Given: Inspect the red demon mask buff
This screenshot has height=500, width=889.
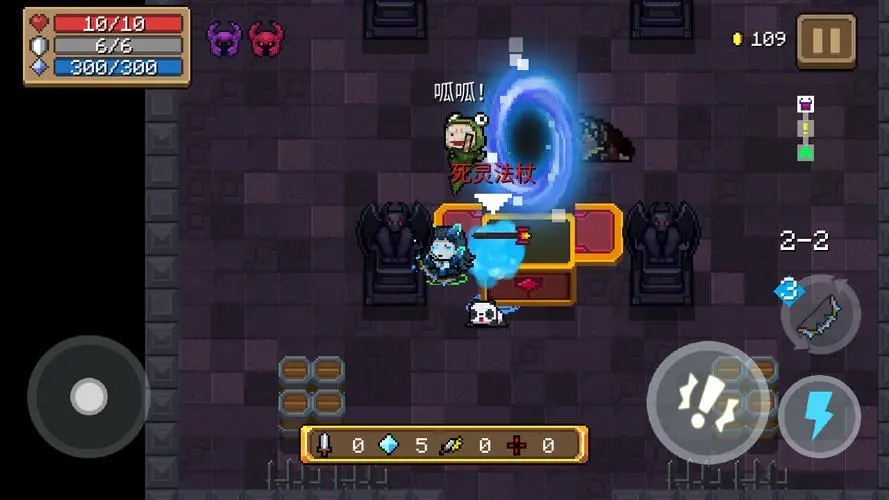Looking at the screenshot, I should (x=266, y=39).
